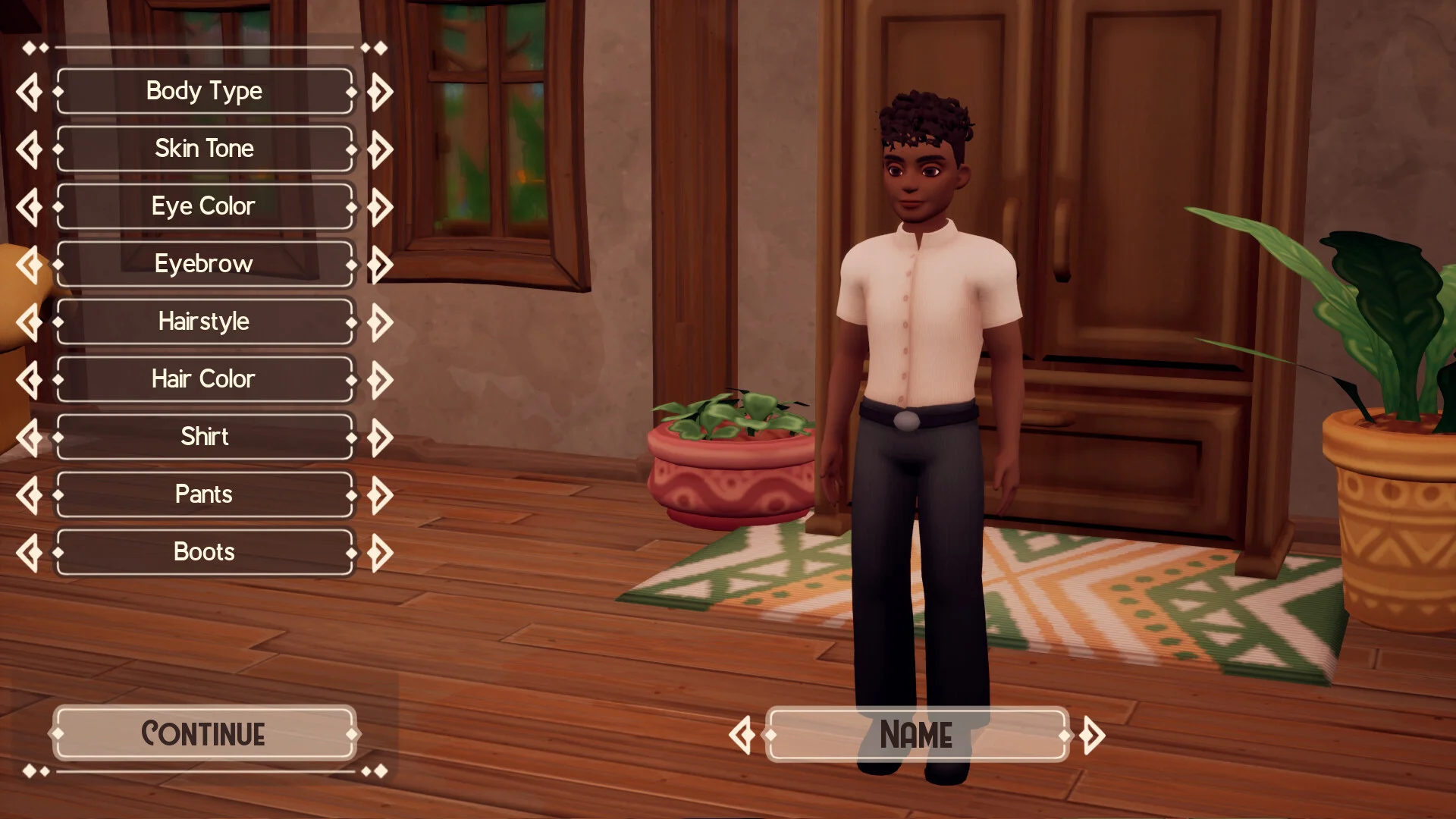Image resolution: width=1456 pixels, height=819 pixels.
Task: Cycle to next Name suggestion arrow
Action: pyautogui.click(x=1092, y=735)
